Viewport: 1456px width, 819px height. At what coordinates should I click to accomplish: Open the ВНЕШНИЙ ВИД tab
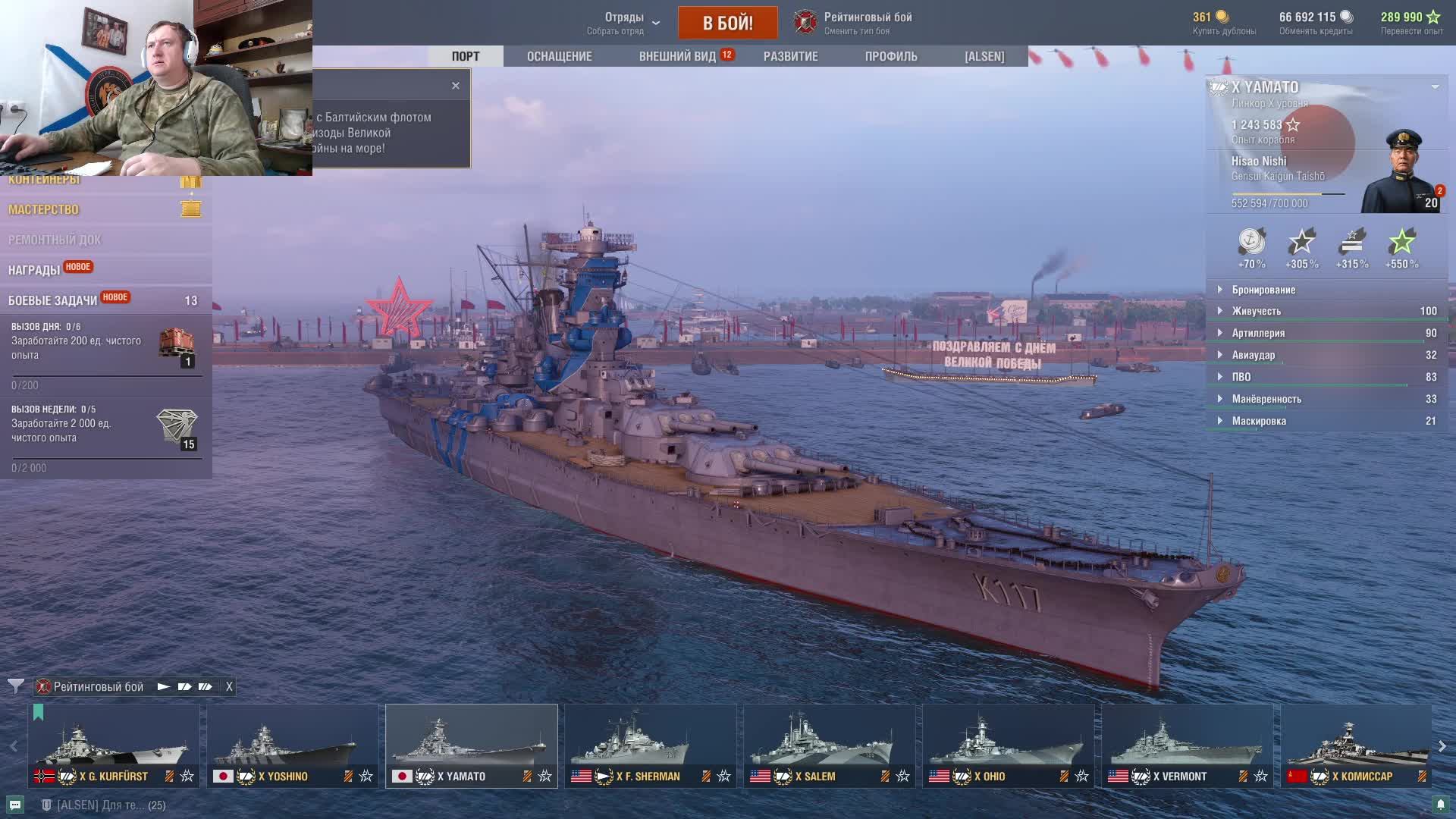677,56
